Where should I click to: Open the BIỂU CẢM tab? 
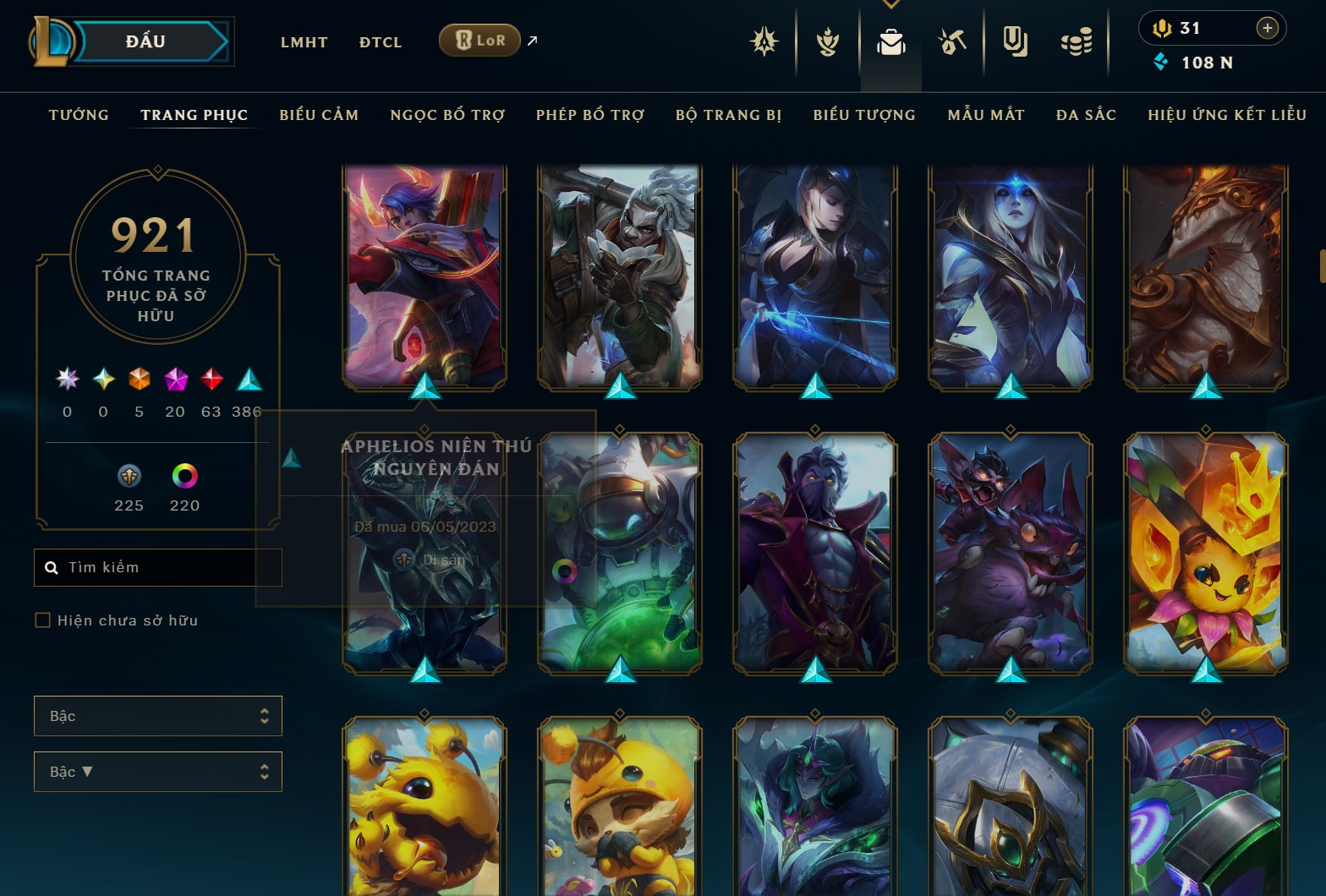319,115
